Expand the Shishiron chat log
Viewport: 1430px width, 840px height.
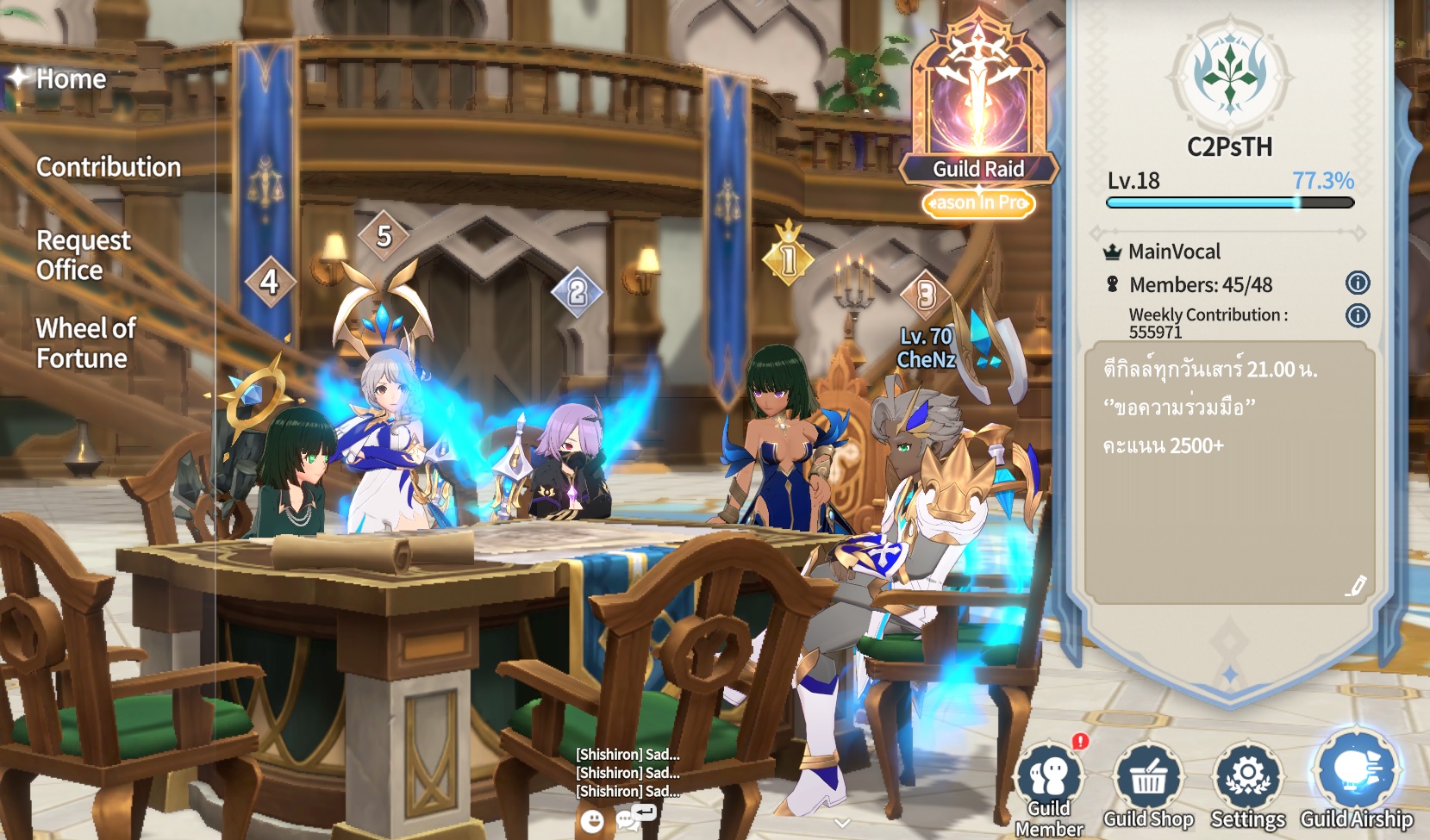tap(628, 773)
